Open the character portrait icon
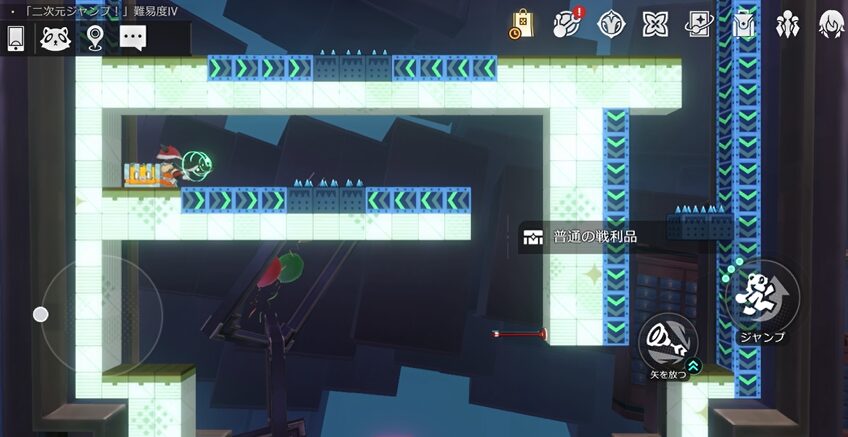This screenshot has width=848, height=437. [x=830, y=24]
